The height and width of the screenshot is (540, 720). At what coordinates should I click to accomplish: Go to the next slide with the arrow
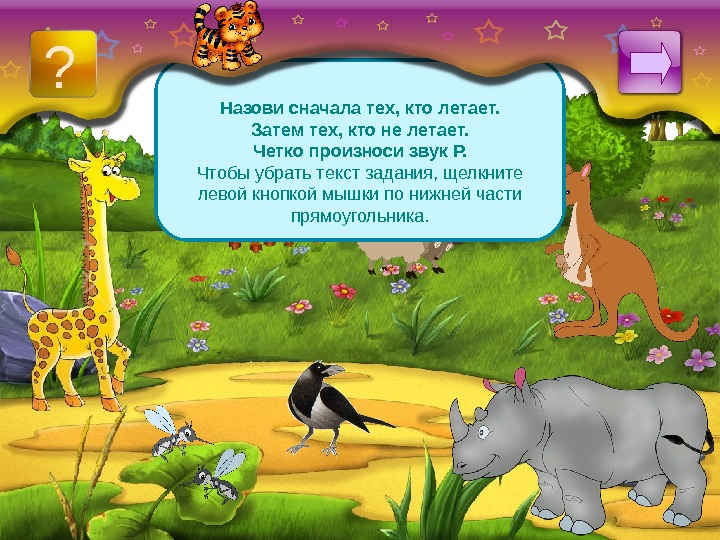650,62
